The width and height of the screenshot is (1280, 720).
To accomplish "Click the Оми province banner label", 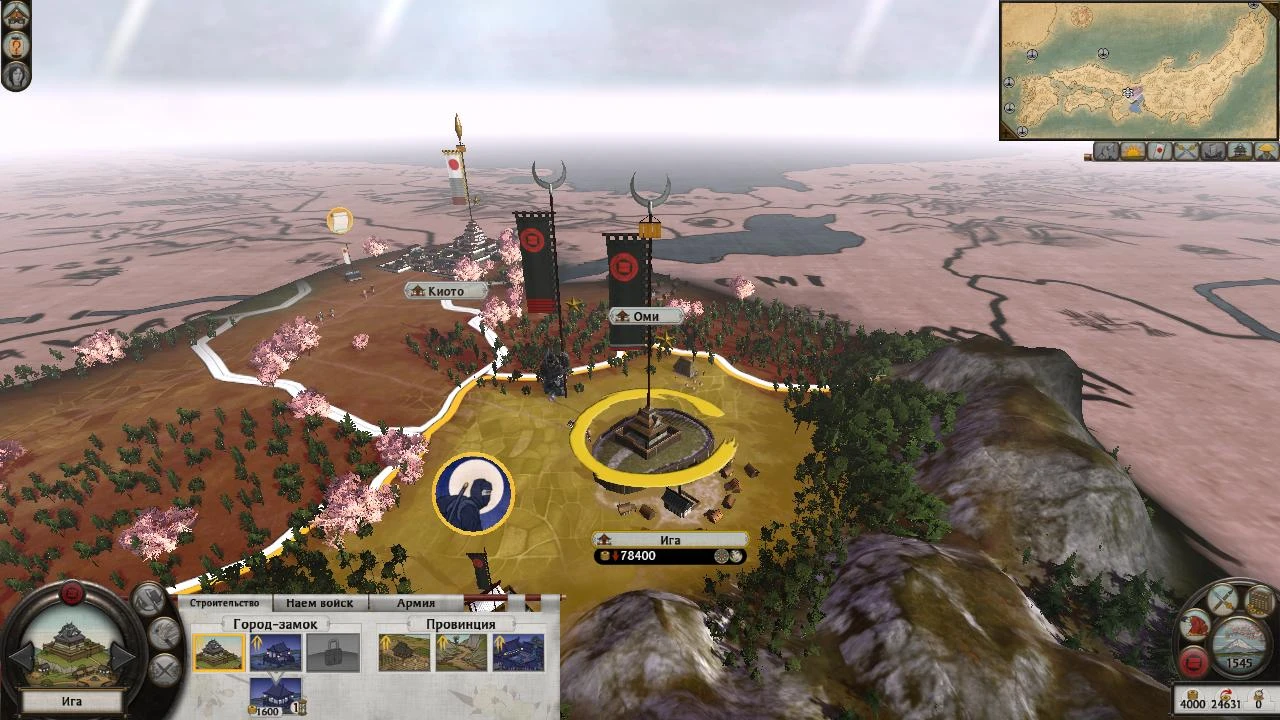I will tap(645, 316).
